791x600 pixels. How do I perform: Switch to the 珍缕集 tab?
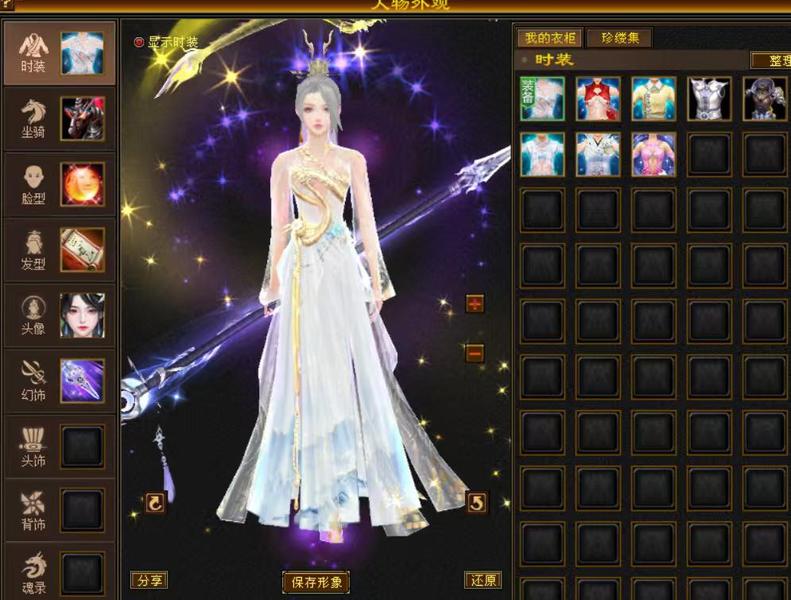click(619, 39)
